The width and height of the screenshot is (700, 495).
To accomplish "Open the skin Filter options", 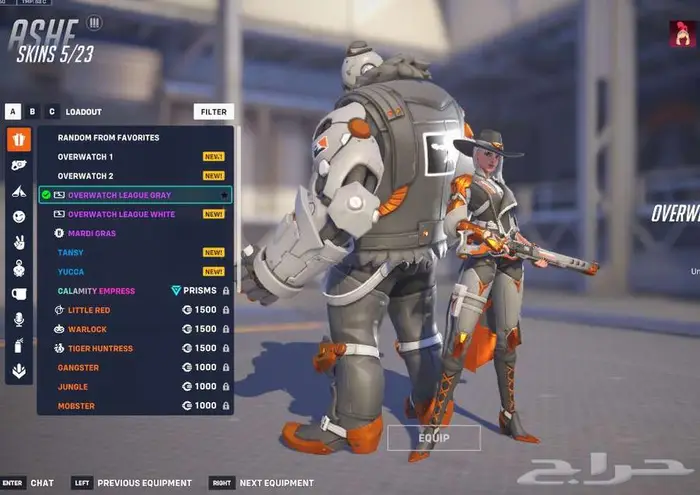I will [x=213, y=112].
